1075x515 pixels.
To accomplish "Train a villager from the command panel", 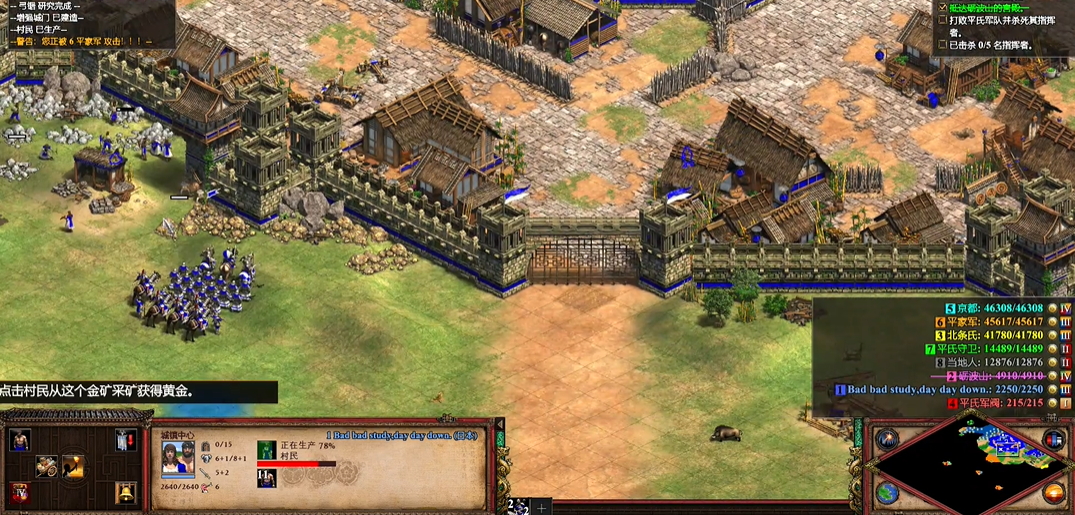I will pos(19,440).
